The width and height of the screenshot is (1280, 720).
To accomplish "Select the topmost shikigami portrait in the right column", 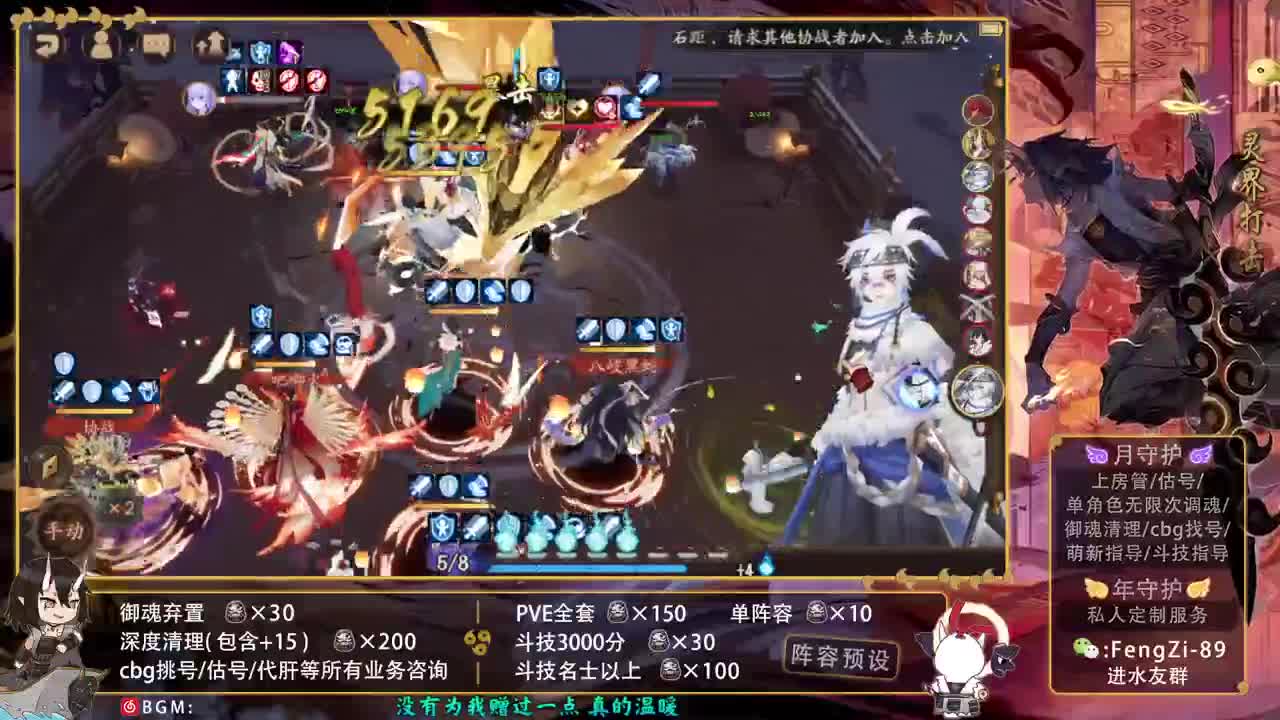I will coord(977,108).
